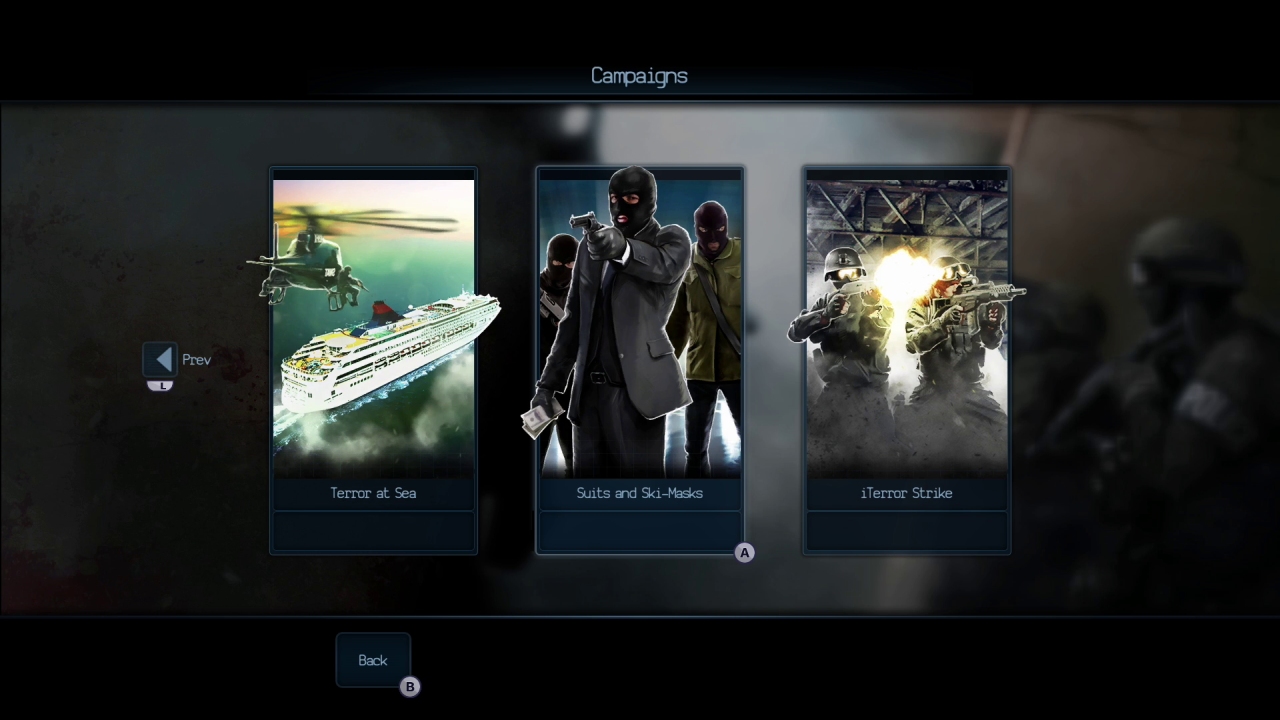Screen dimensions: 1280x720
Task: Click the B button prompt icon
Action: point(410,687)
